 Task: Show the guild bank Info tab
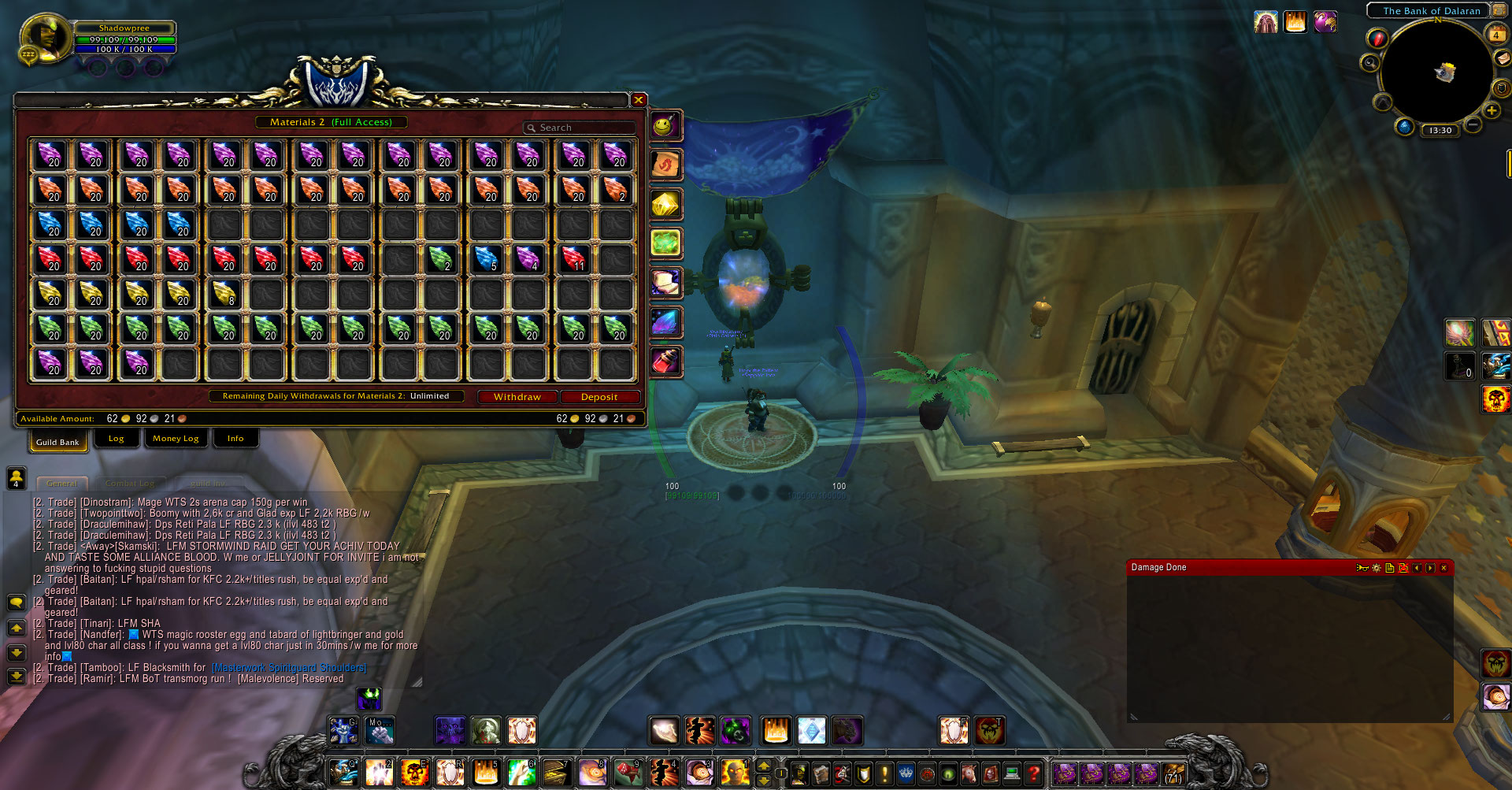[235, 439]
